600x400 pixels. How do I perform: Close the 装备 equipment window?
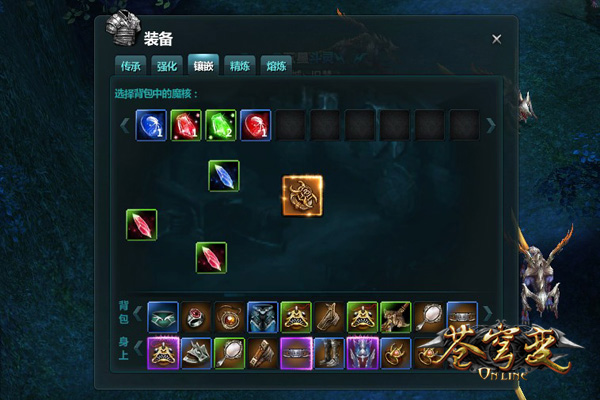pyautogui.click(x=497, y=39)
